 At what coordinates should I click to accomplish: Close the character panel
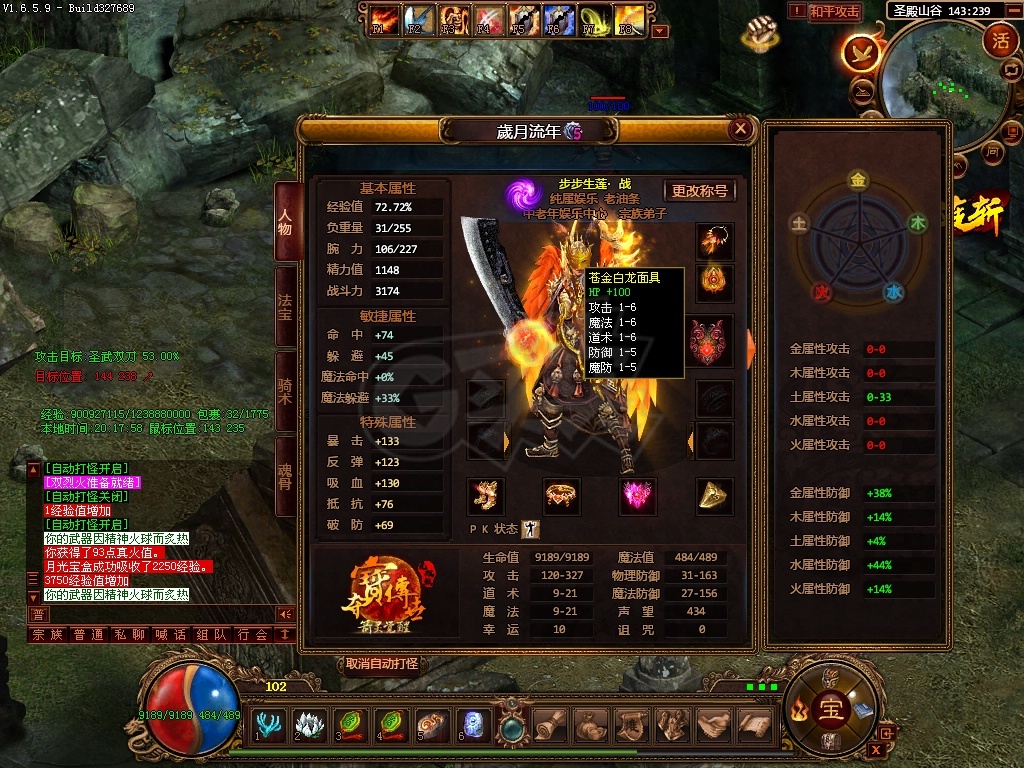pyautogui.click(x=740, y=128)
